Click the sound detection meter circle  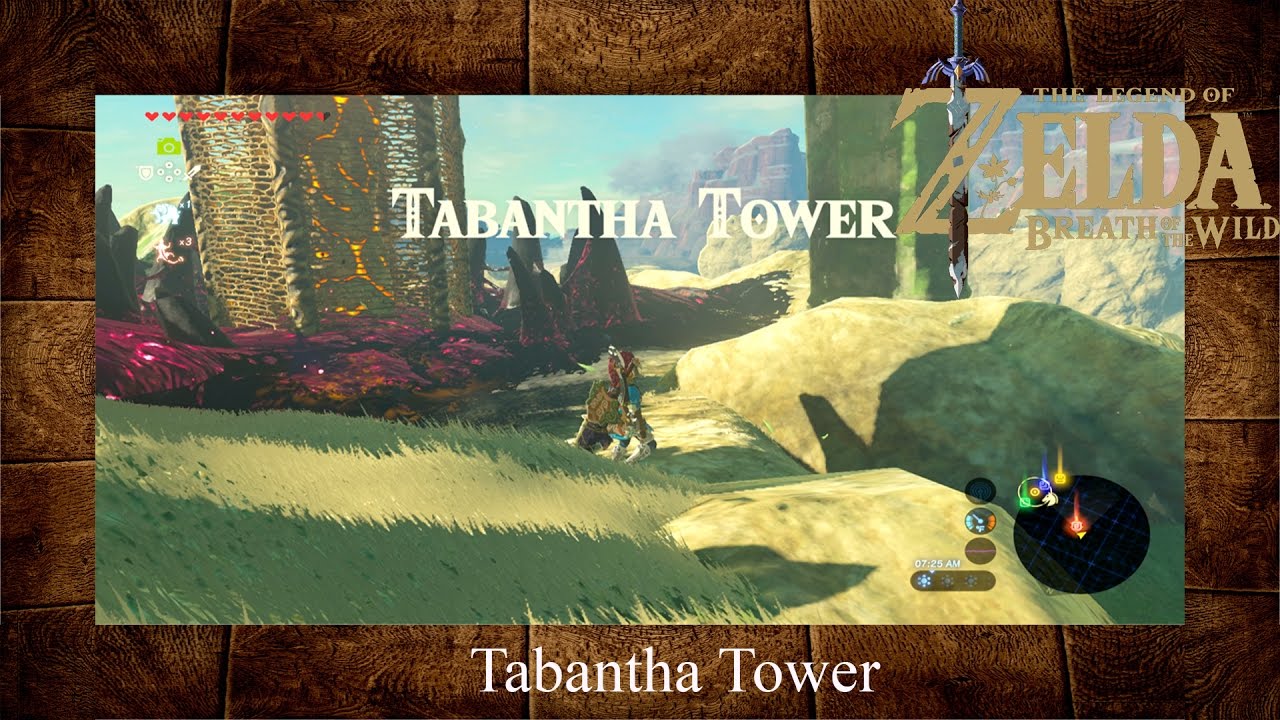980,489
